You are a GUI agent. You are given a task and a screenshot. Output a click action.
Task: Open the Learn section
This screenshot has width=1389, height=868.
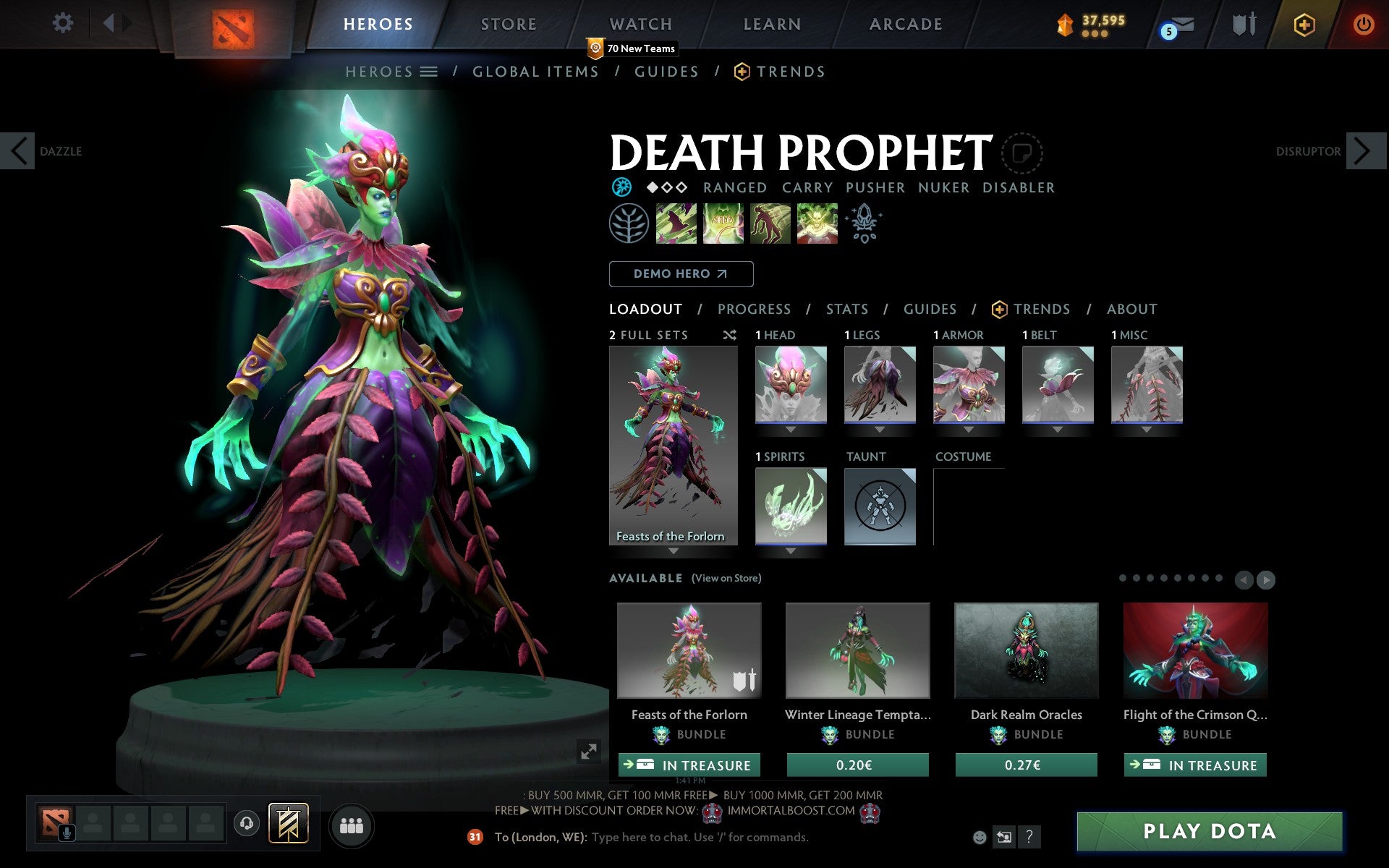[x=772, y=24]
